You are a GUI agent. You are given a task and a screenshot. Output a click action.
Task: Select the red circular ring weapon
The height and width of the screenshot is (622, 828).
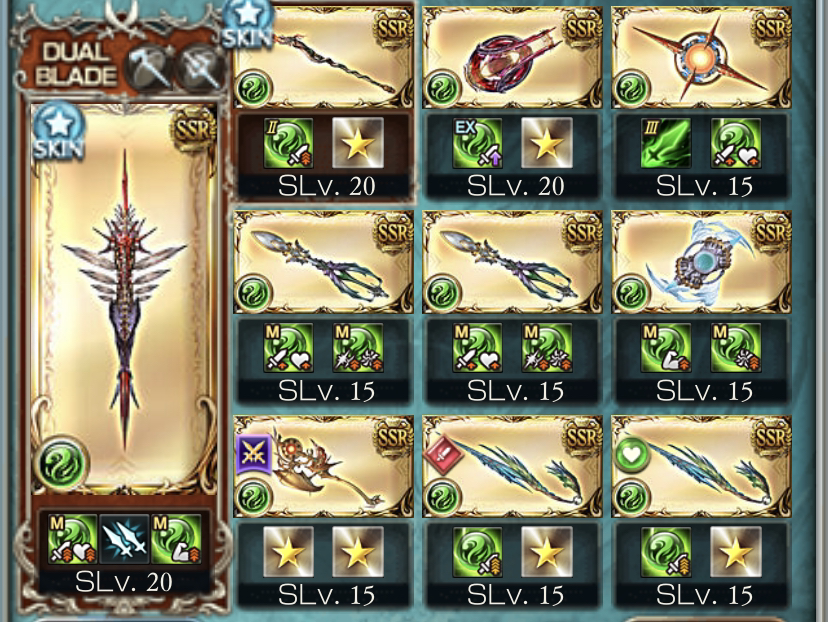pos(512,56)
